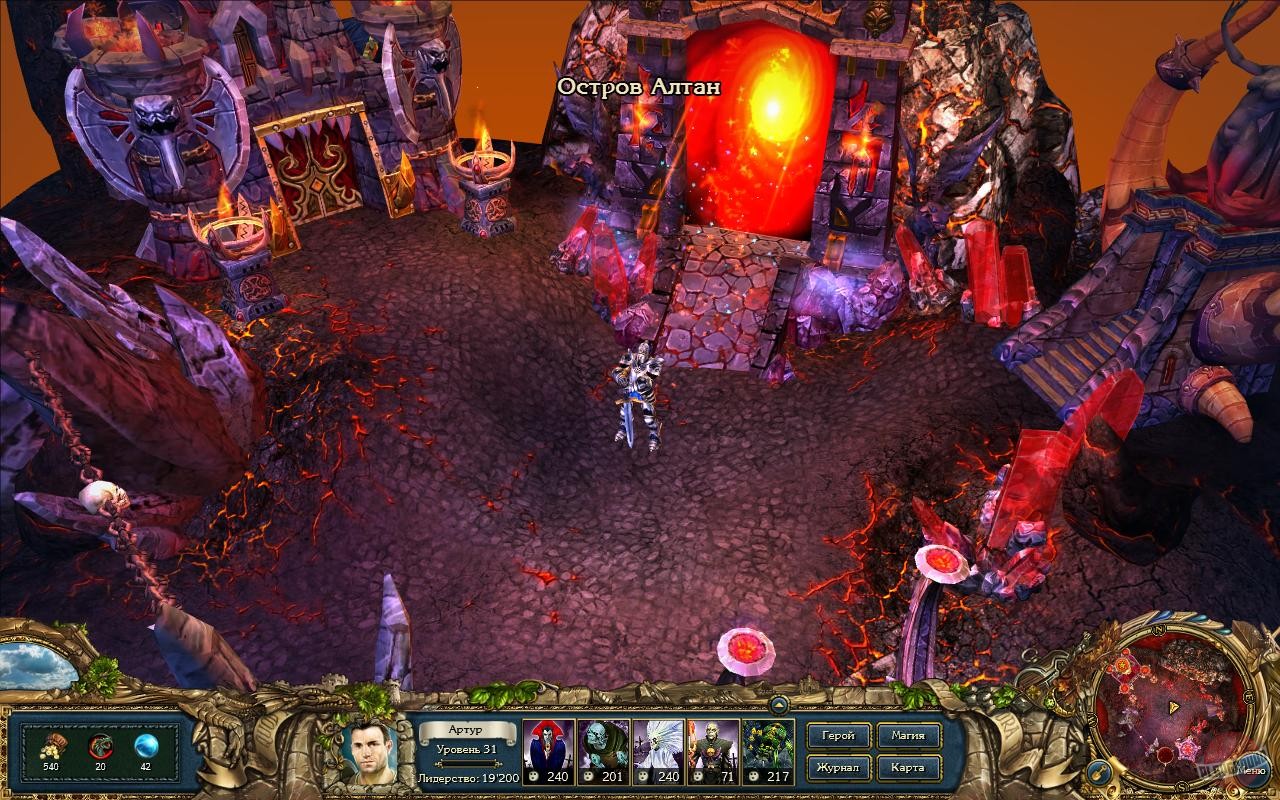Click the player arrow on the minimap
Image resolution: width=1280 pixels, height=800 pixels.
tap(1173, 707)
